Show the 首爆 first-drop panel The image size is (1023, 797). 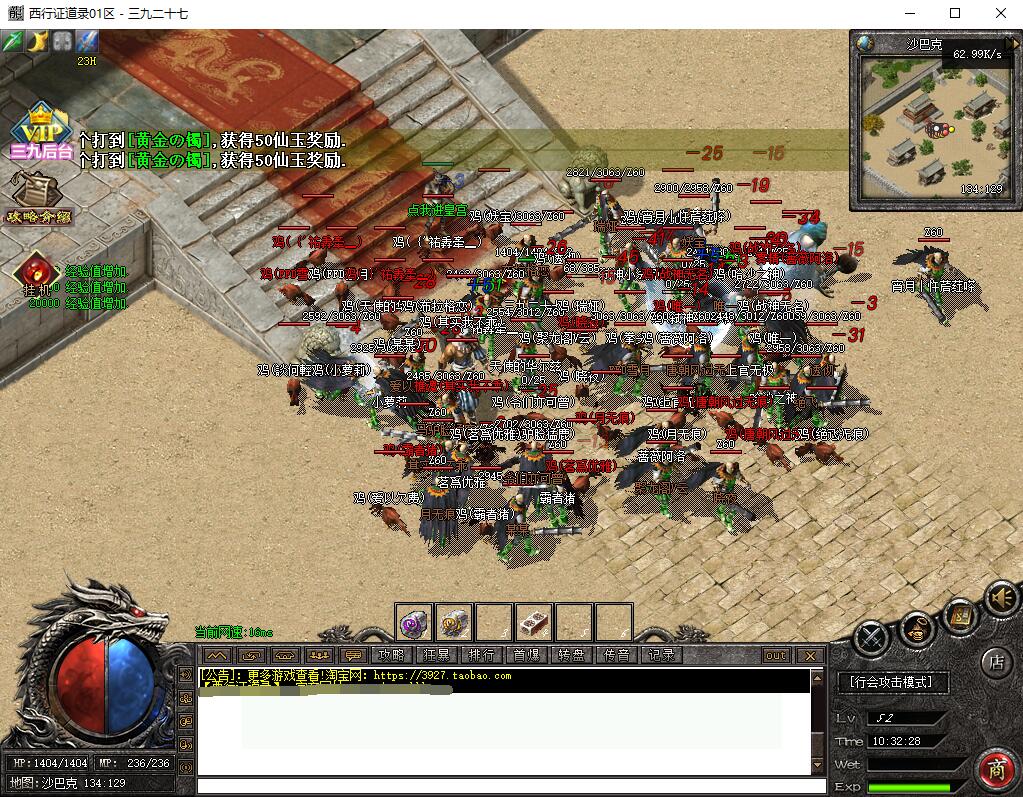tap(527, 656)
